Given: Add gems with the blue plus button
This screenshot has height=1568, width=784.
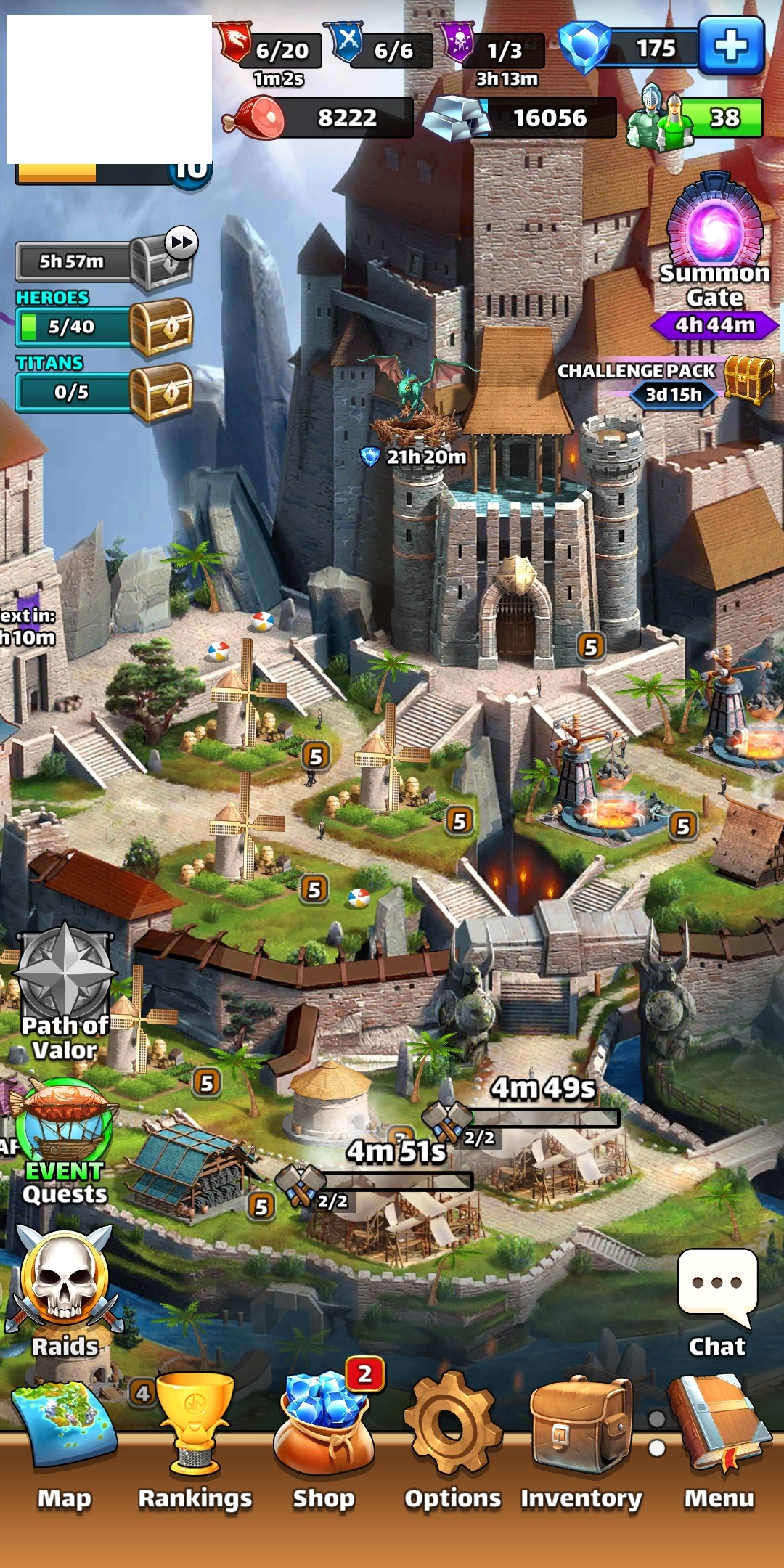Looking at the screenshot, I should (731, 46).
